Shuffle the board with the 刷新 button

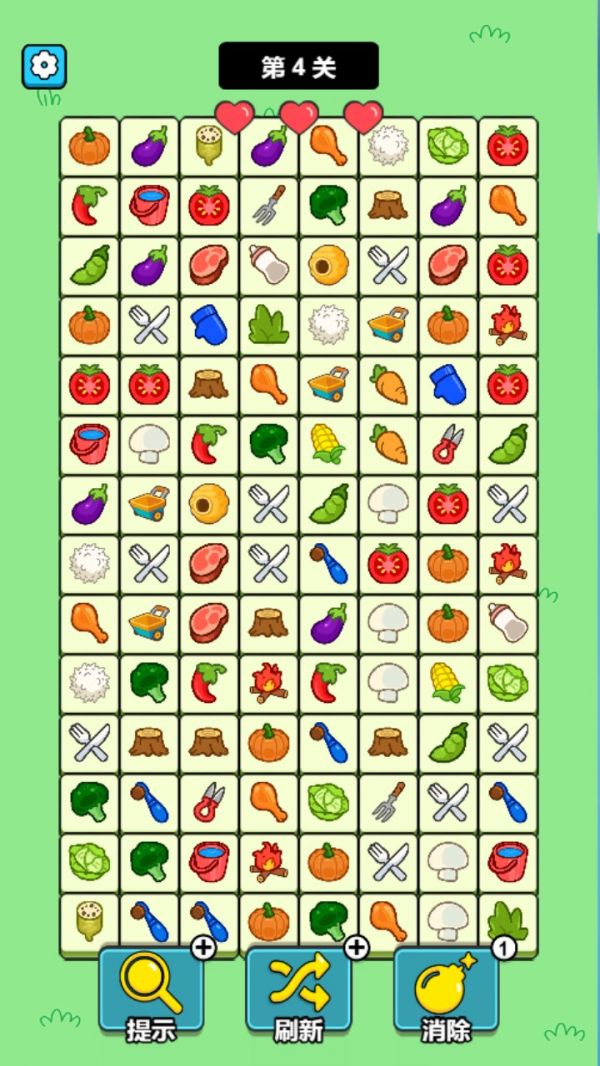298,990
